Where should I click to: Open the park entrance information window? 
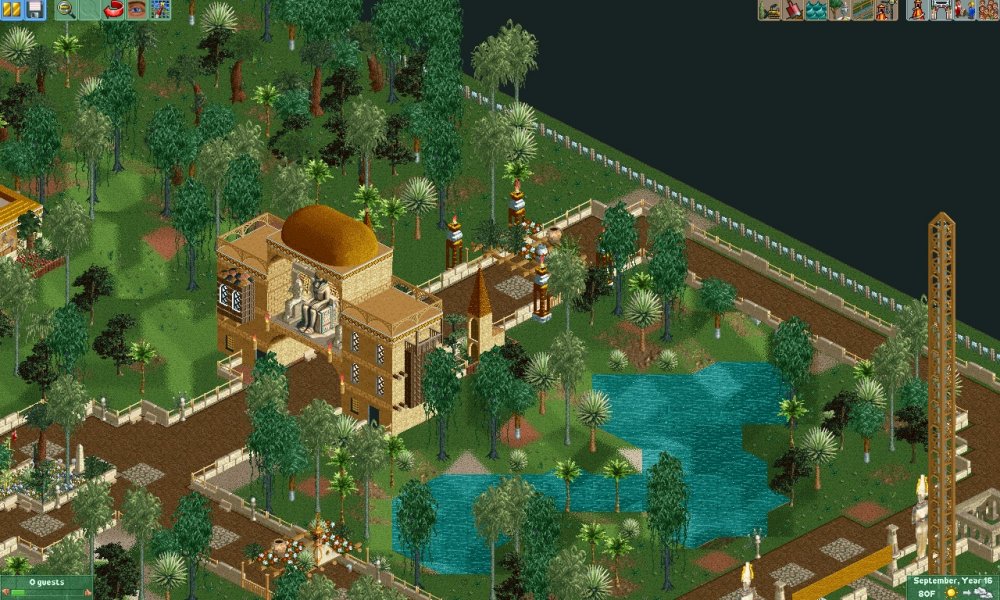[941, 10]
